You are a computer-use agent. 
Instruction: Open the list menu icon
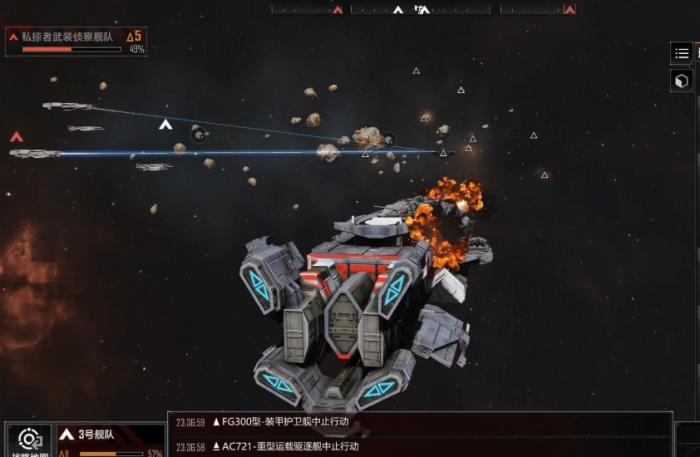(682, 53)
